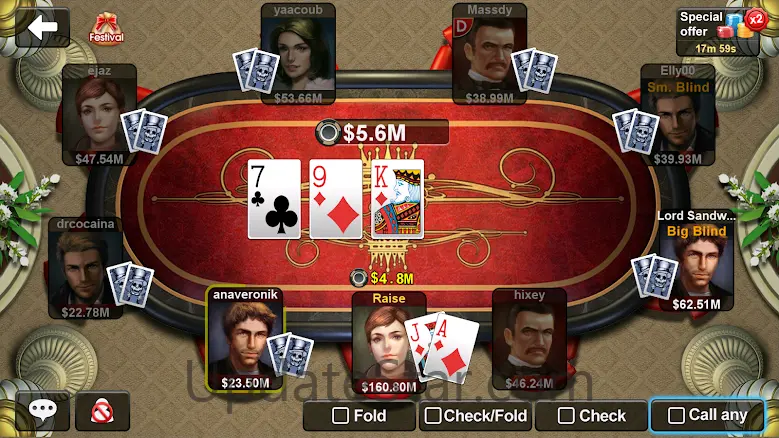Inspect drcocaina's avatar
Viewport: 779px width, 438px height.
pyautogui.click(x=85, y=265)
